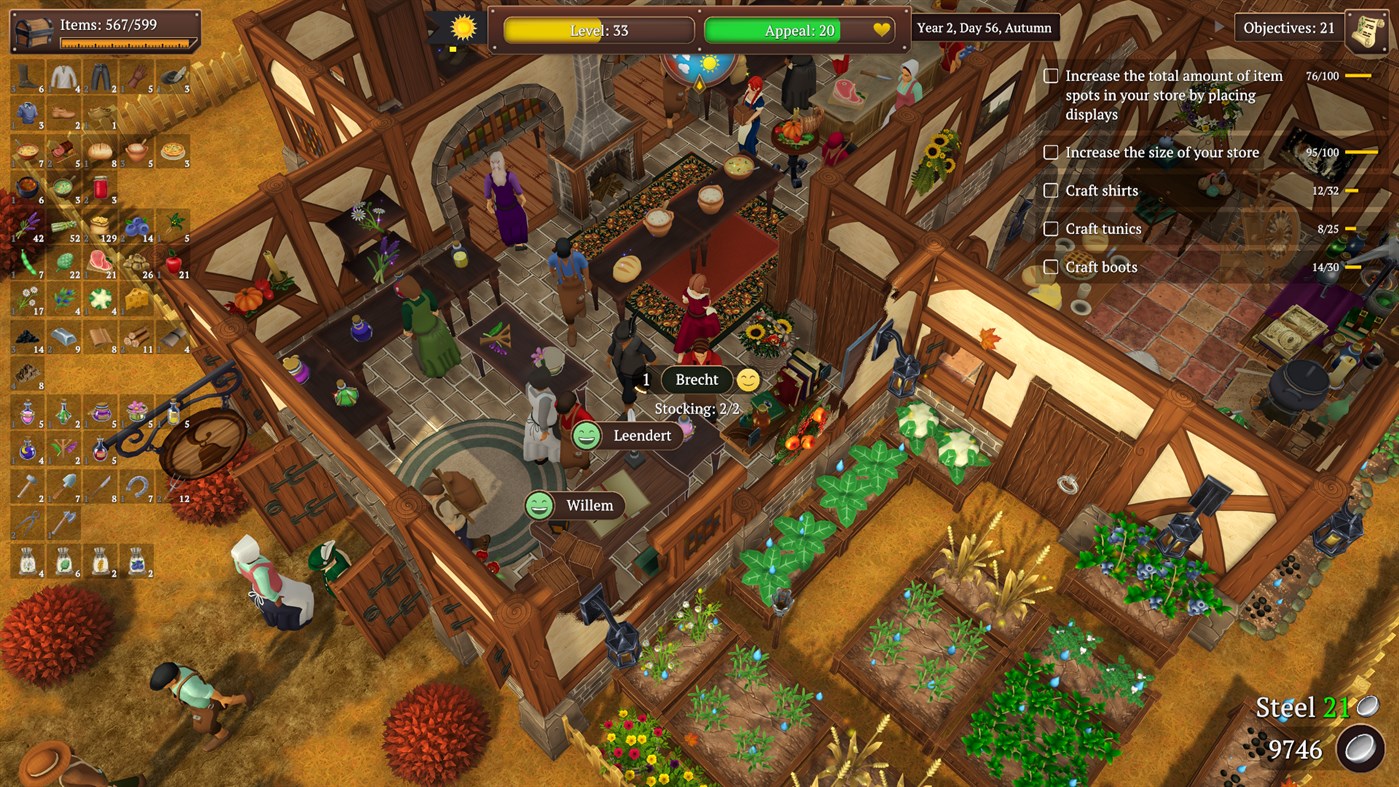Click the heart icon next to Appeal
Viewport: 1399px width, 787px height.
pyautogui.click(x=881, y=30)
